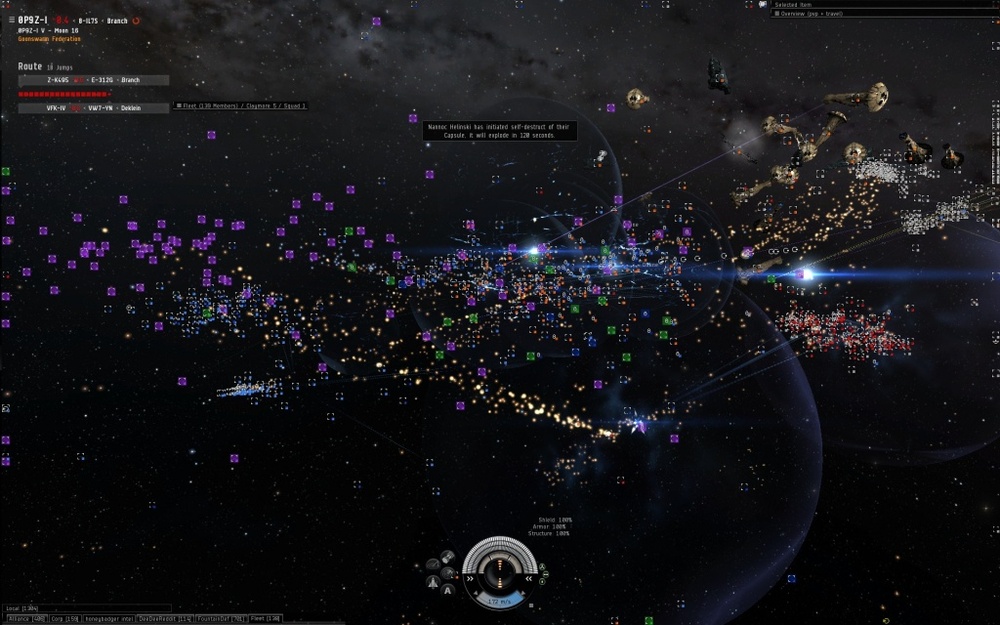Screen dimensions: 1000x625
Task: Open the ship cargo button
Action: [448, 556]
